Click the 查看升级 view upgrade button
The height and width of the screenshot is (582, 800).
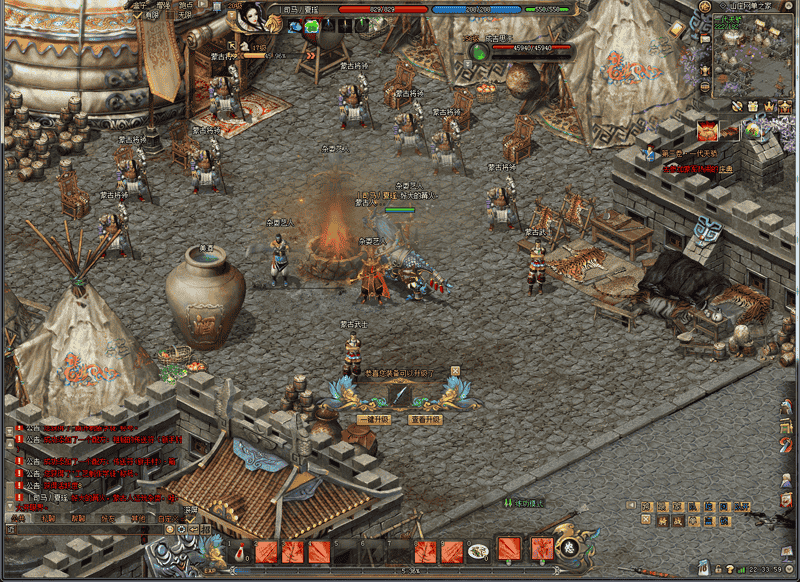click(x=425, y=420)
